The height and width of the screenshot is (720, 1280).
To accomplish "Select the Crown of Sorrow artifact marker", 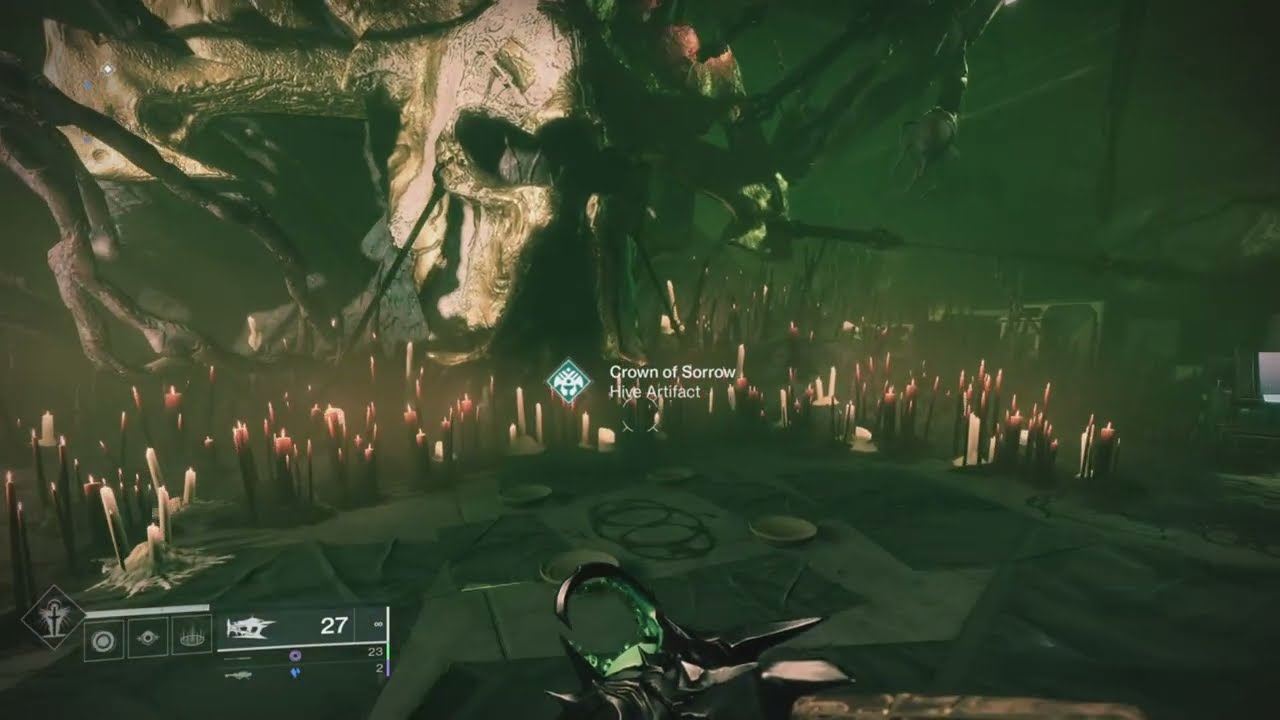I will [x=568, y=381].
